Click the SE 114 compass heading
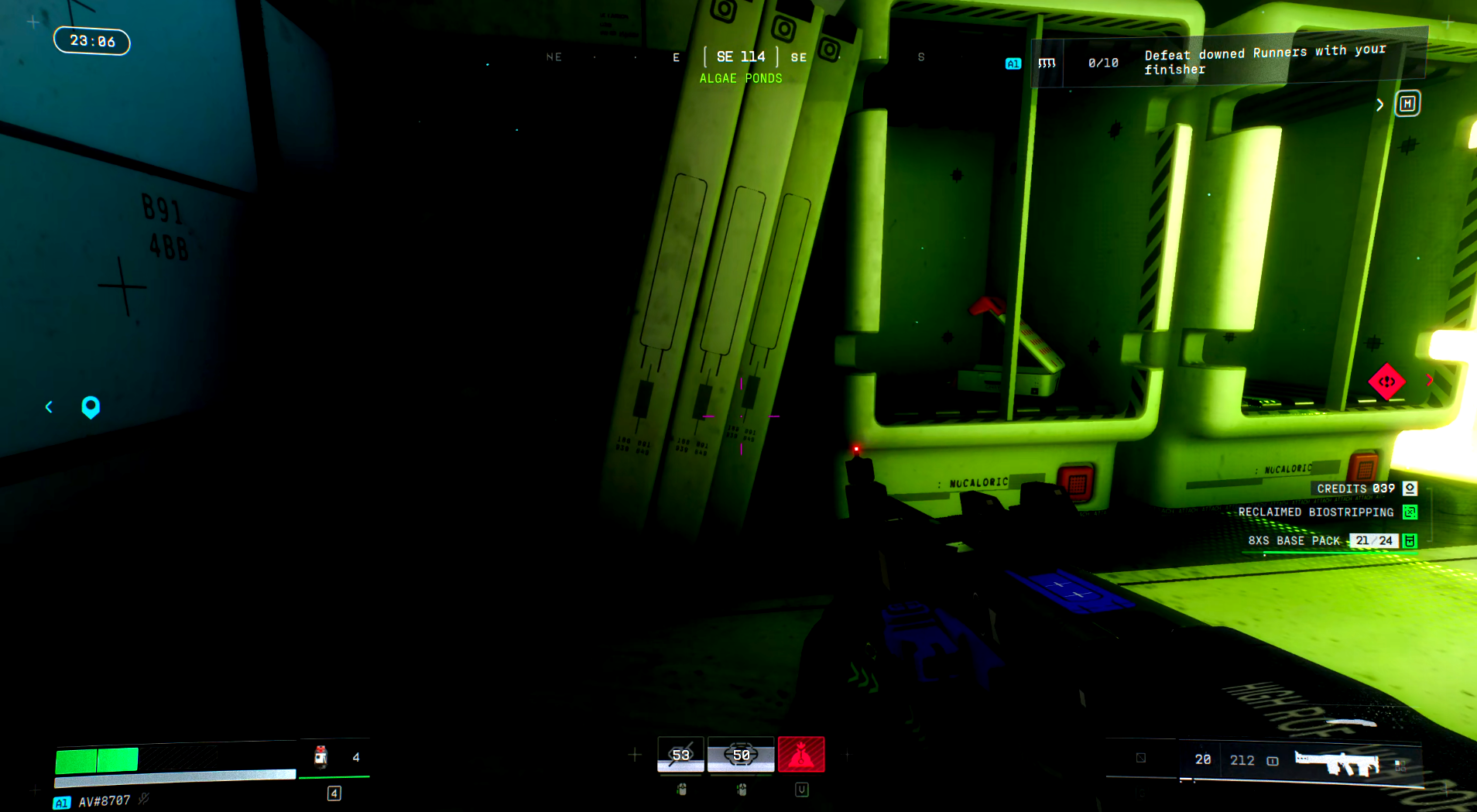1477x812 pixels. 741,57
